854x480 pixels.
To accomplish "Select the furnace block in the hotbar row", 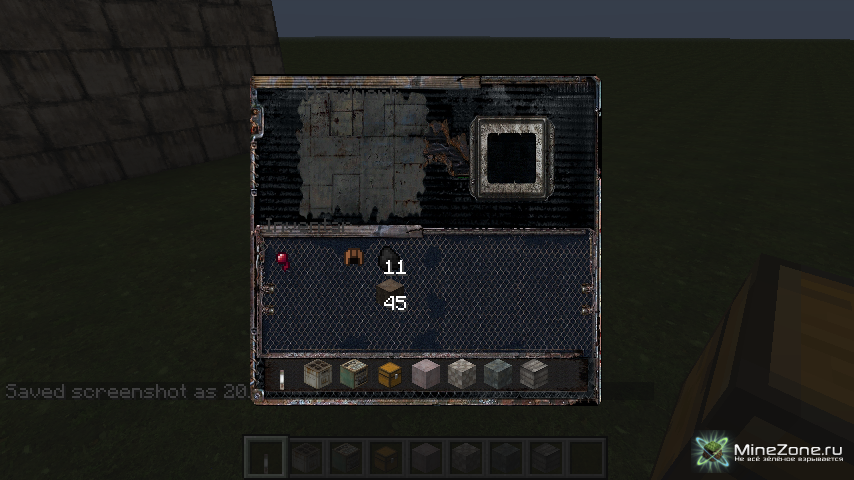I will tap(317, 375).
